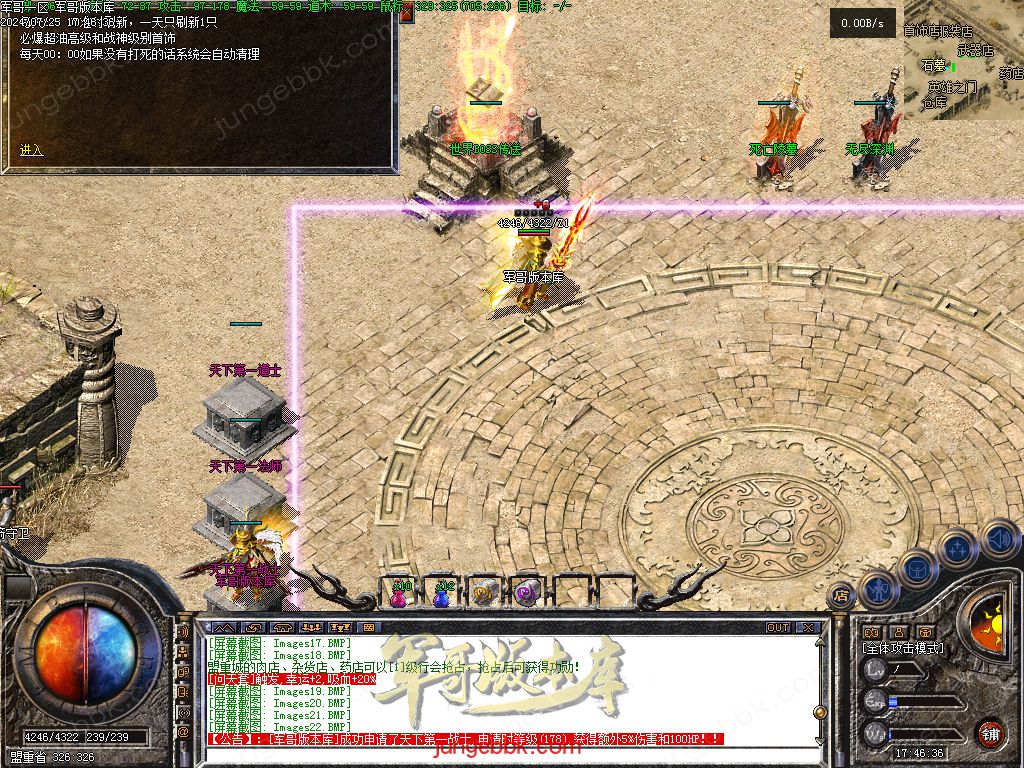Viewport: 1024px width, 768px height.
Task: Select the purple scroll item in the belt
Action: pos(525,593)
